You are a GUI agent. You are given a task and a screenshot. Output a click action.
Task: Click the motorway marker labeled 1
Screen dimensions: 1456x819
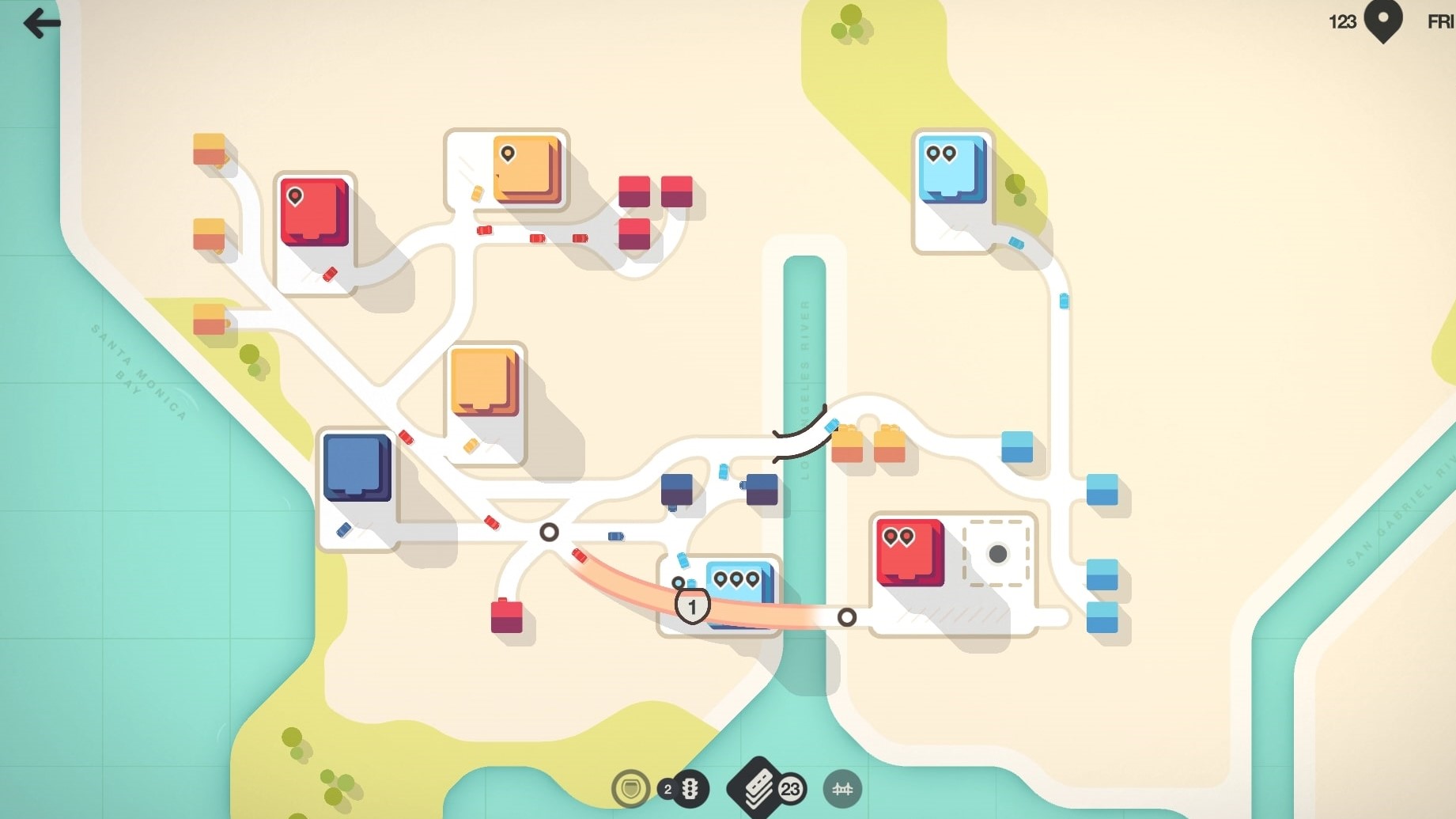(694, 605)
